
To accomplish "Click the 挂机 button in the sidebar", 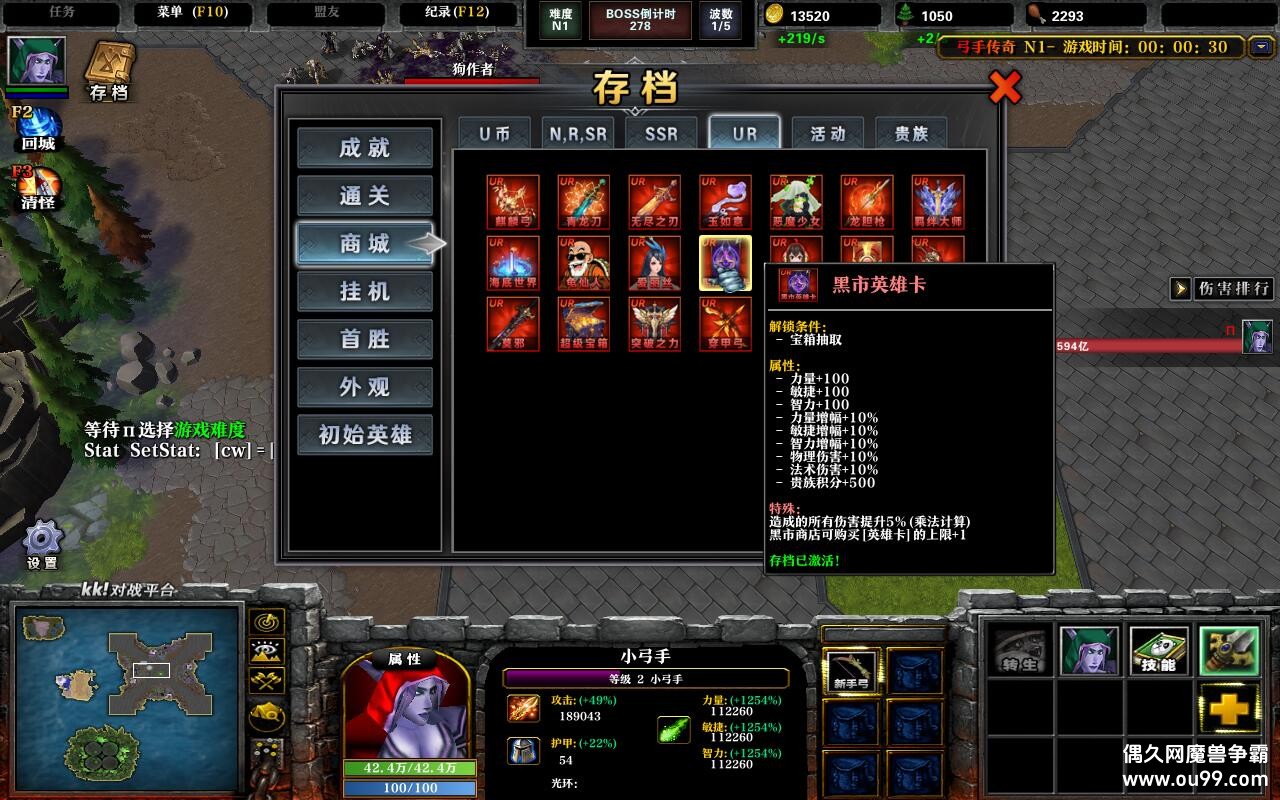I will (364, 290).
